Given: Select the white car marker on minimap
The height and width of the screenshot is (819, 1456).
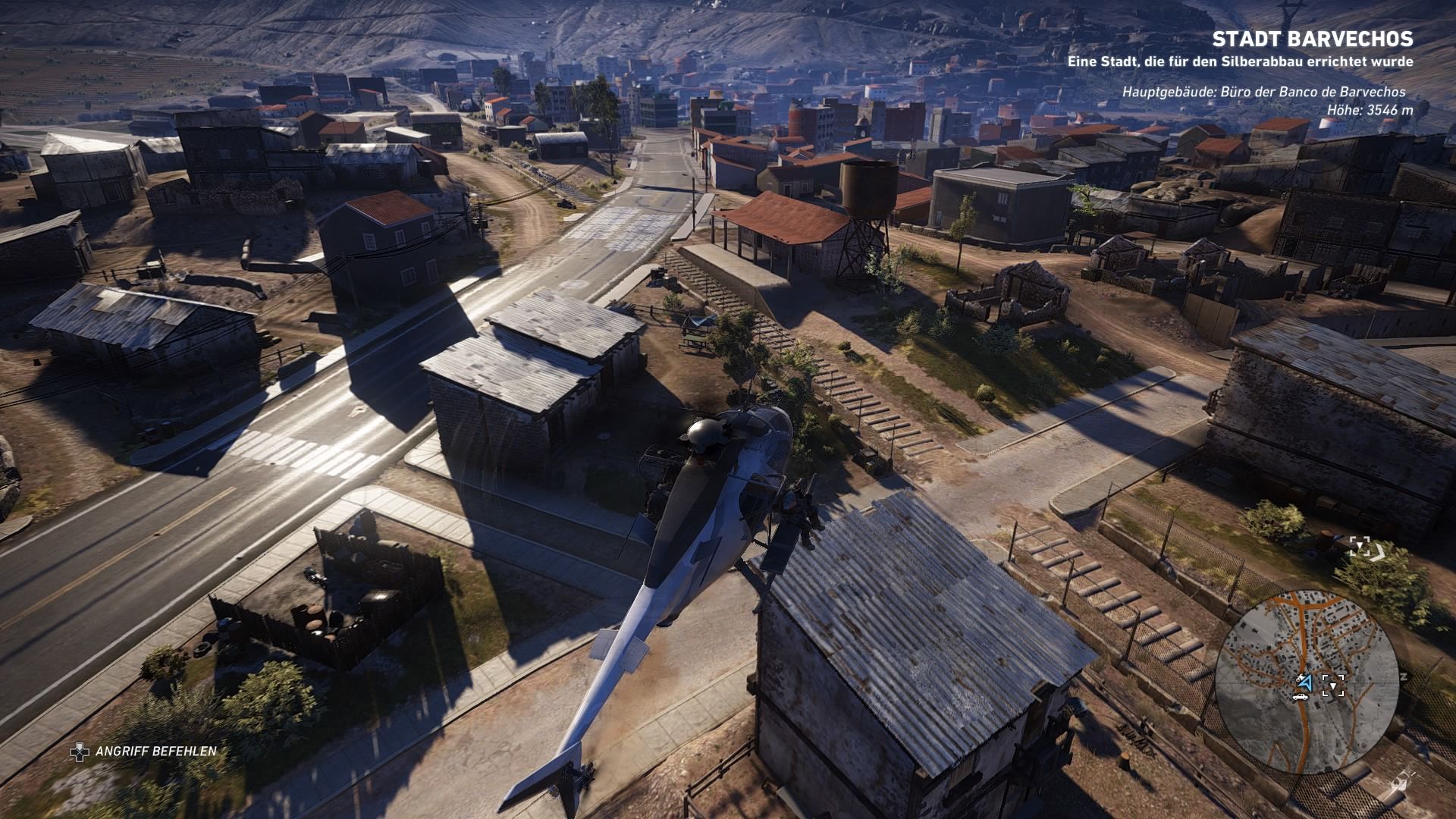Looking at the screenshot, I should 1301,695.
